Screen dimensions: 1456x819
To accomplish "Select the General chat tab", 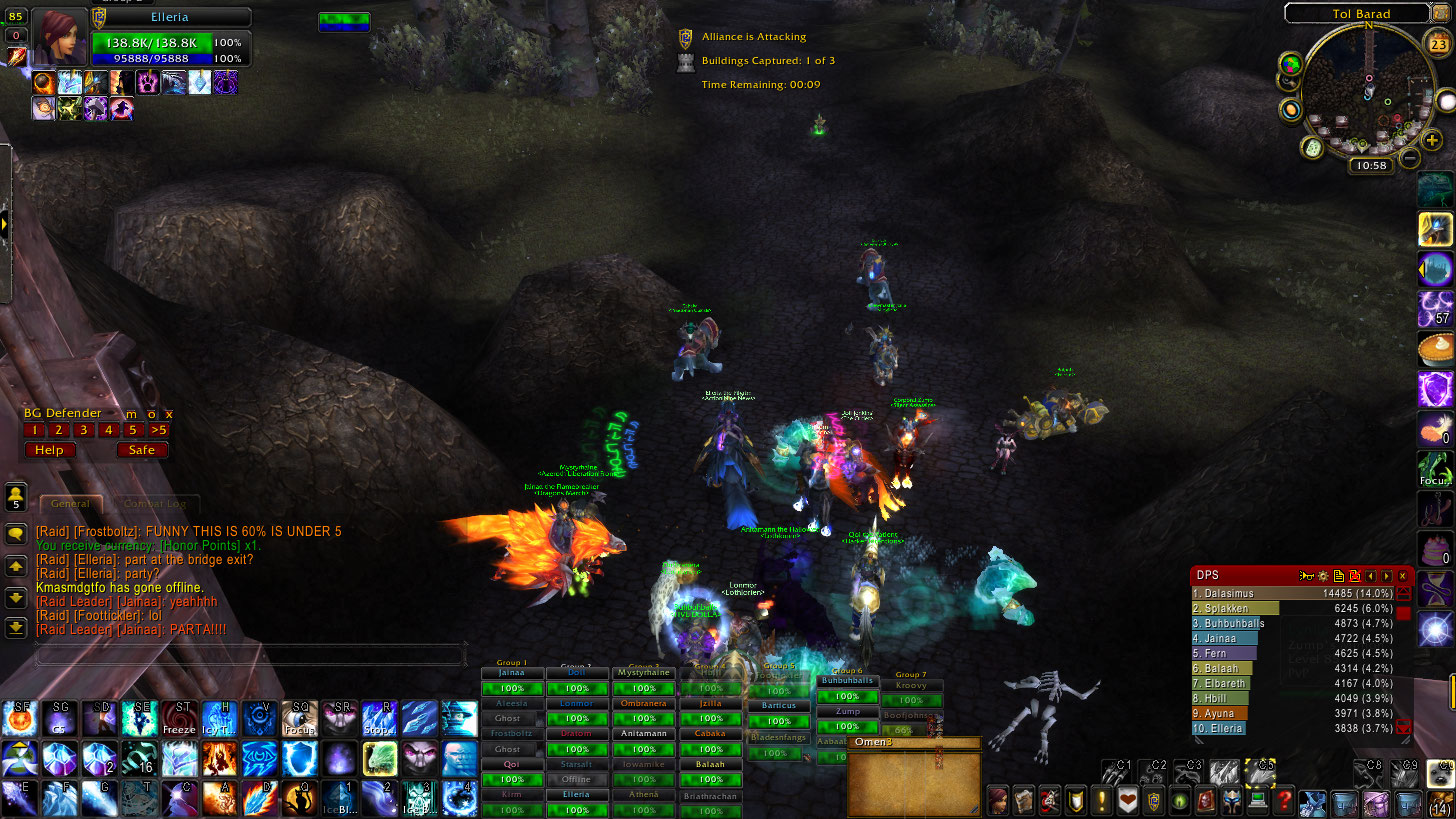I will 70,504.
